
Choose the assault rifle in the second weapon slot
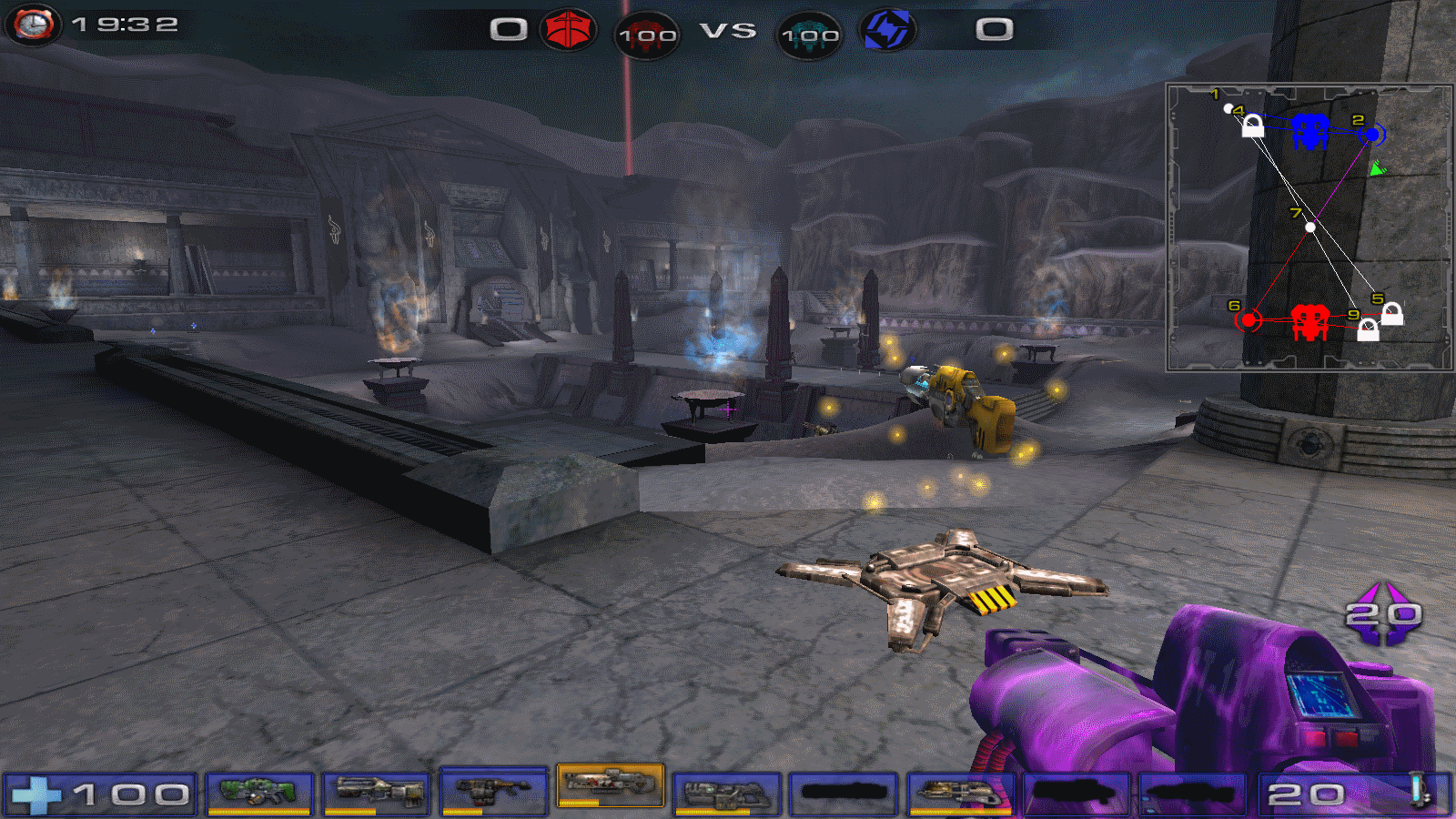(376, 793)
